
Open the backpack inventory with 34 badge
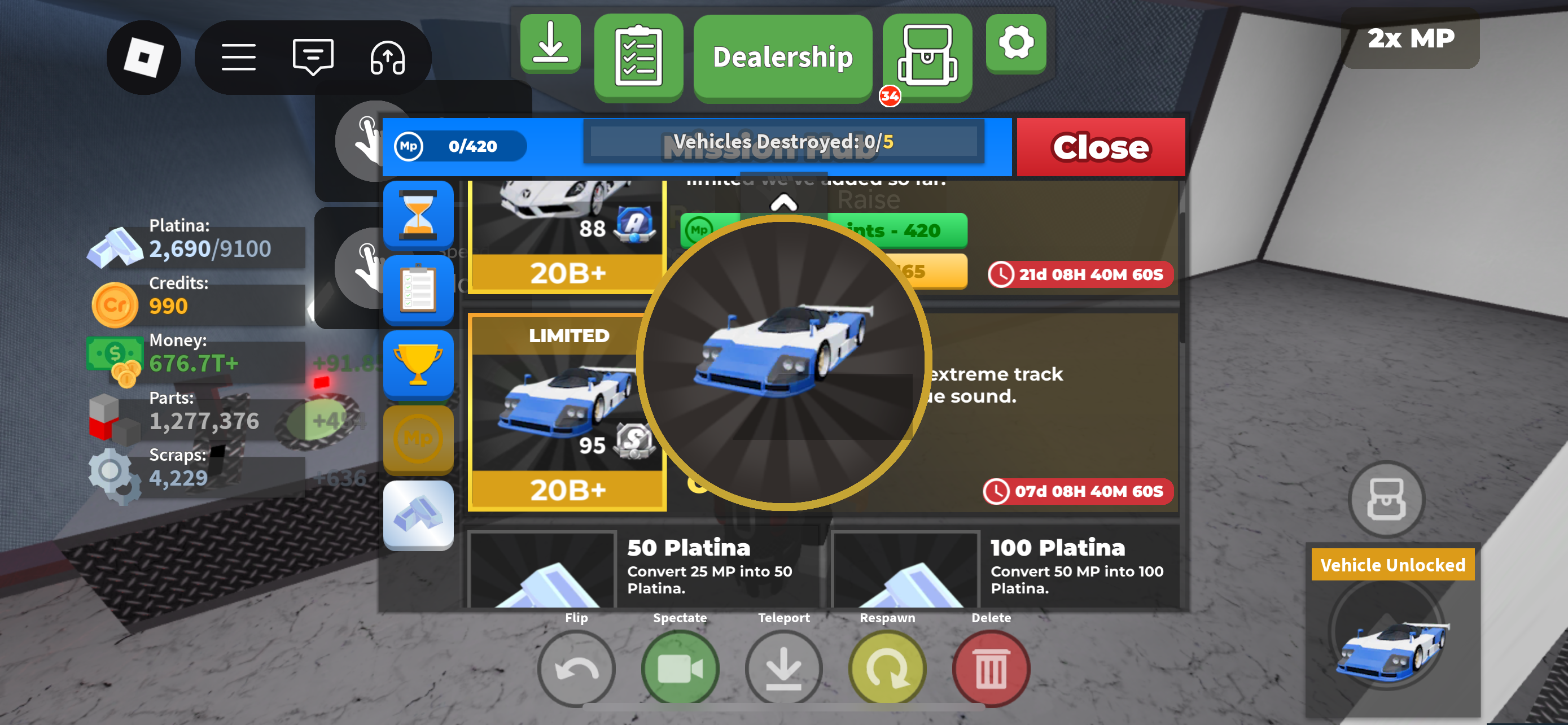pos(926,56)
